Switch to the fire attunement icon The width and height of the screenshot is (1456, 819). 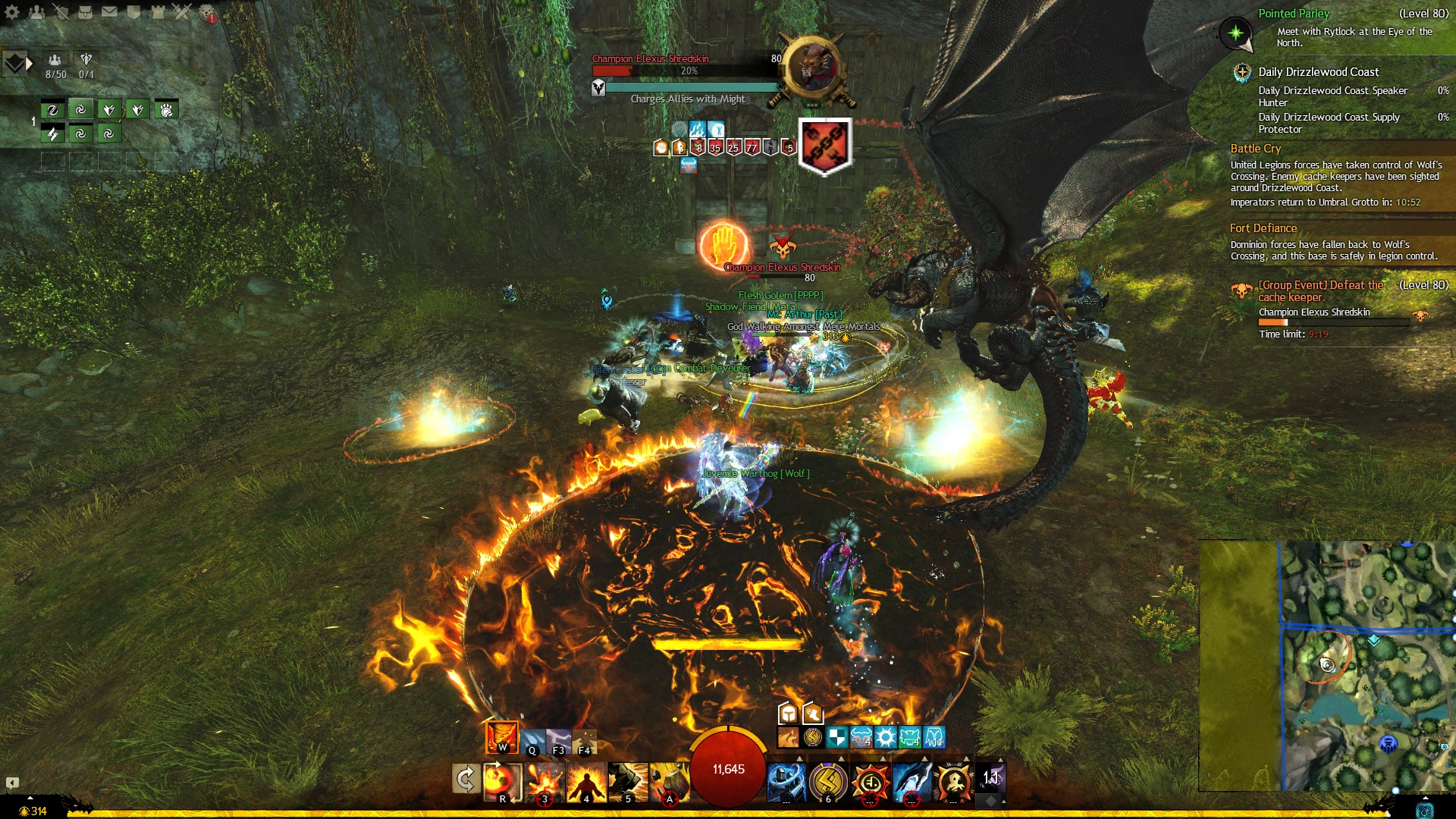click(x=501, y=737)
